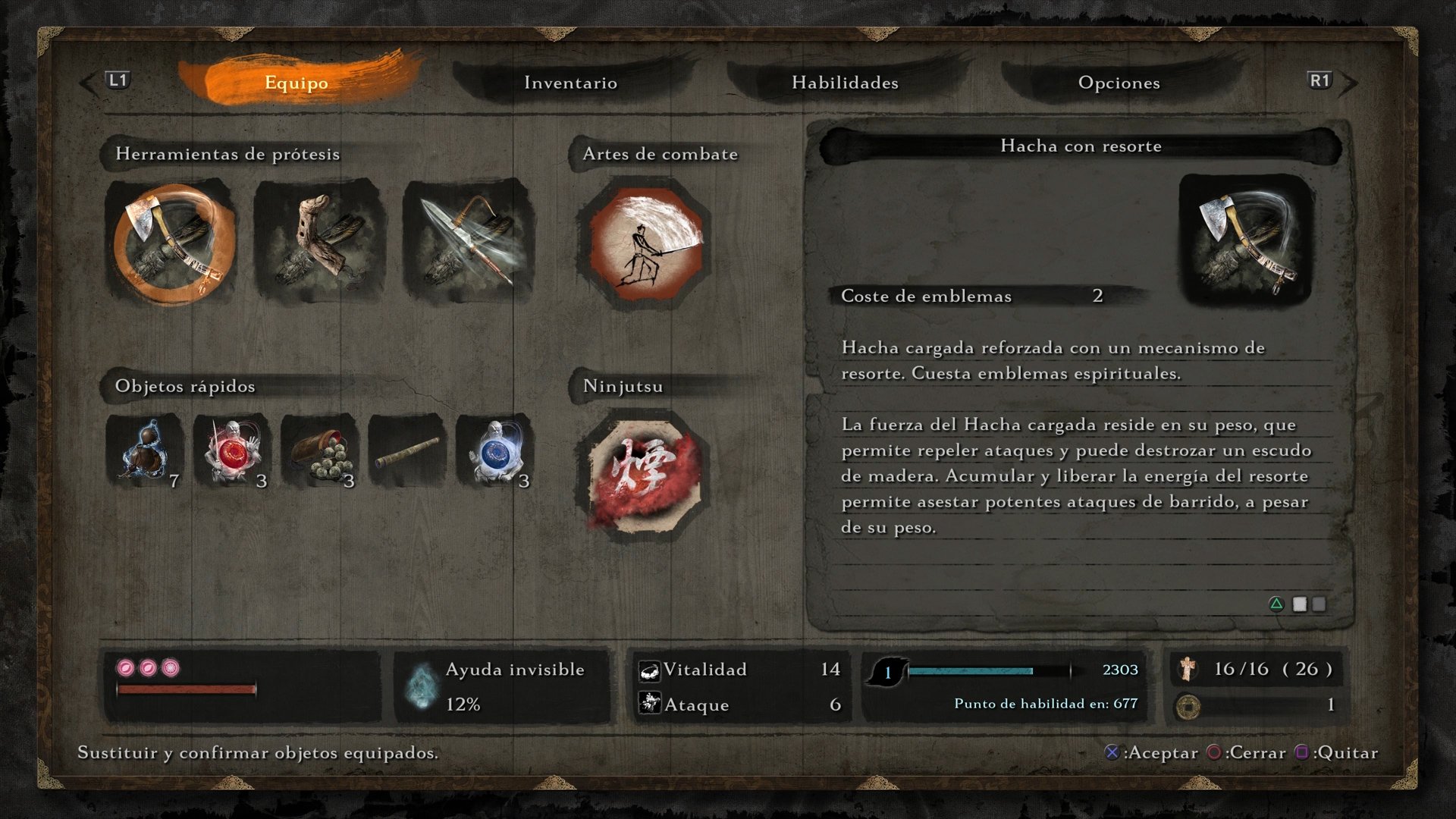Switch to the Inventario tab
Image resolution: width=1456 pixels, height=819 pixels.
pos(570,83)
